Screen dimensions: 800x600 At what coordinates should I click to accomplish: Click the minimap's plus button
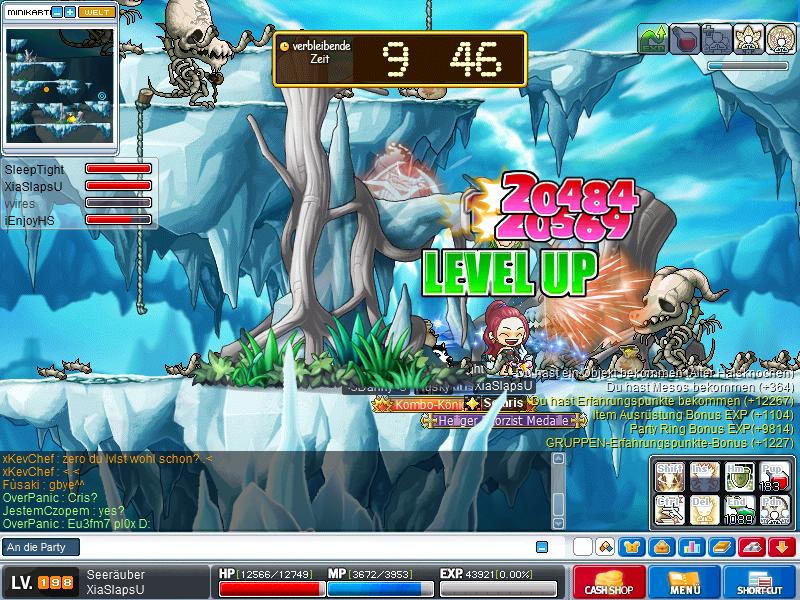(x=70, y=12)
